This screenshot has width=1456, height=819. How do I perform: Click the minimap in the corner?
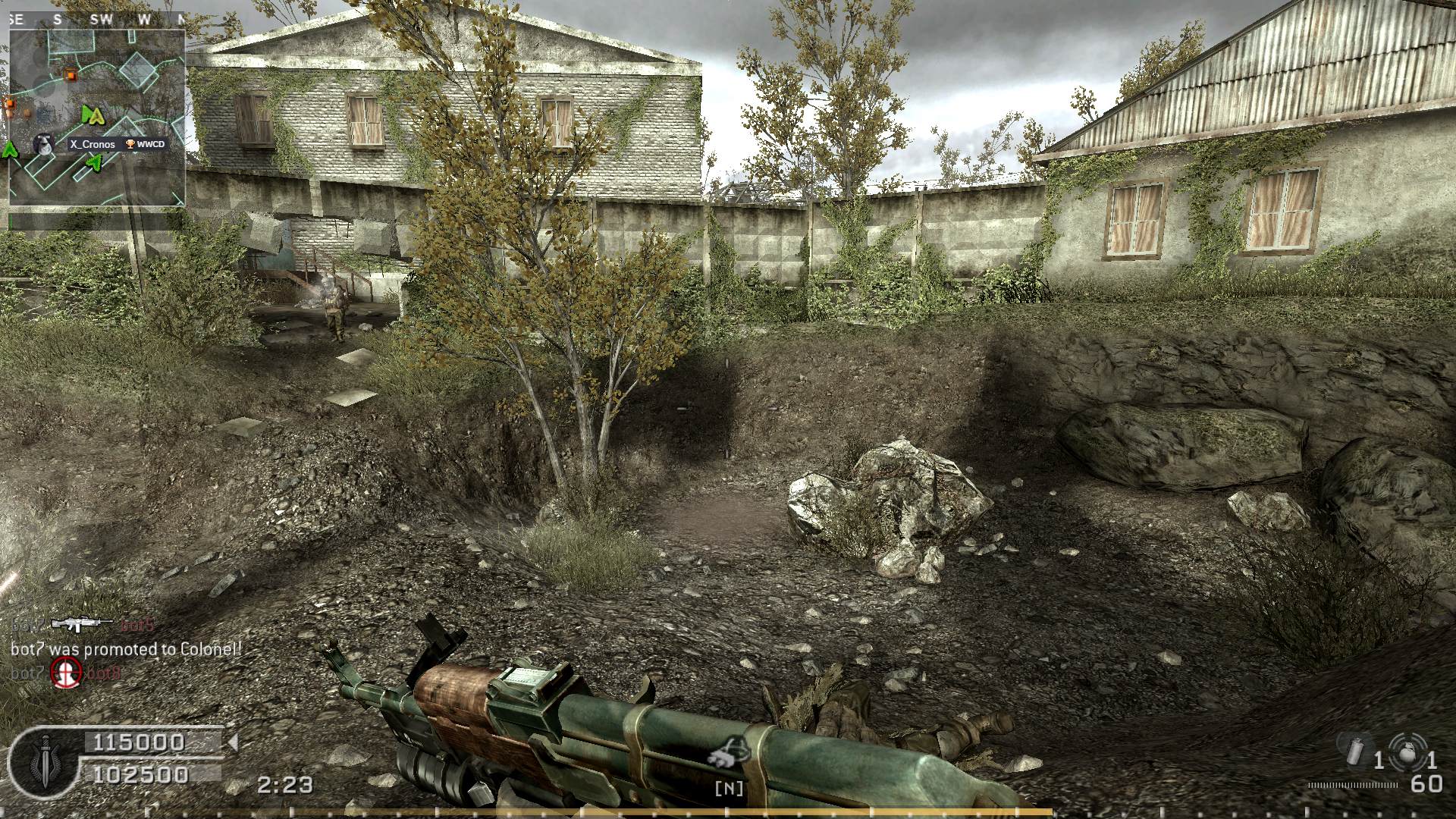tap(97, 118)
